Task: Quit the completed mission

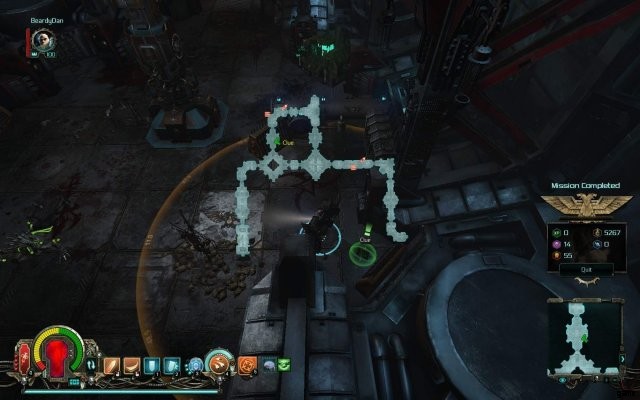Action: point(574,269)
